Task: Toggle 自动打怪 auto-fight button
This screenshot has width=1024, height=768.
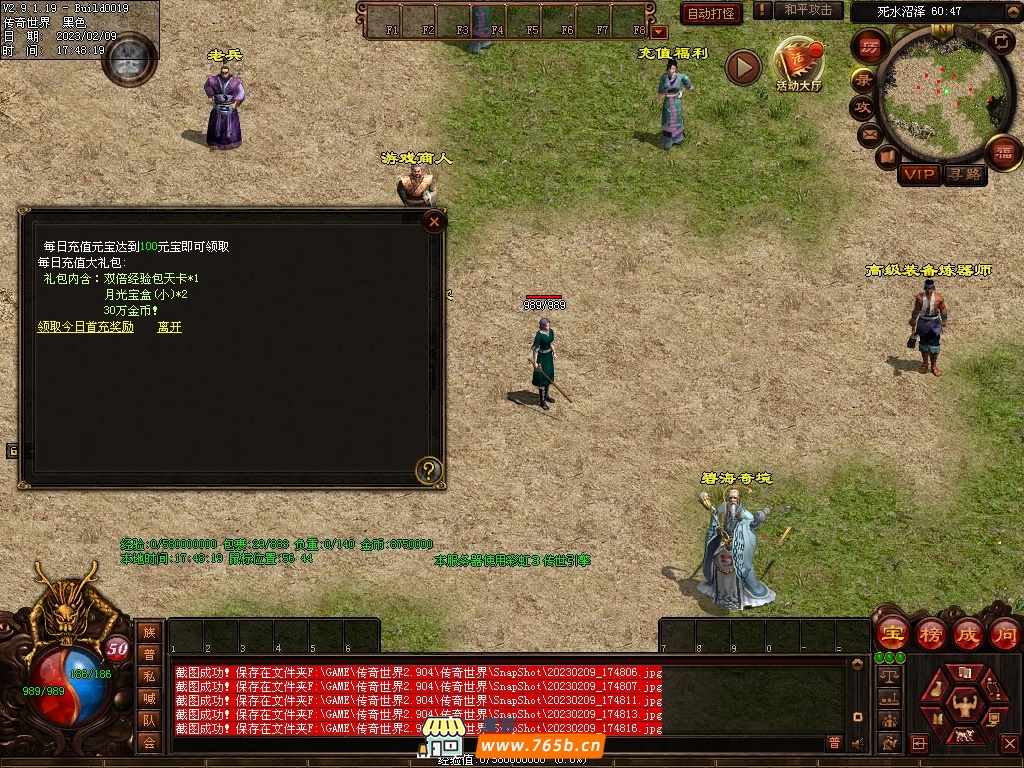Action: tap(711, 13)
